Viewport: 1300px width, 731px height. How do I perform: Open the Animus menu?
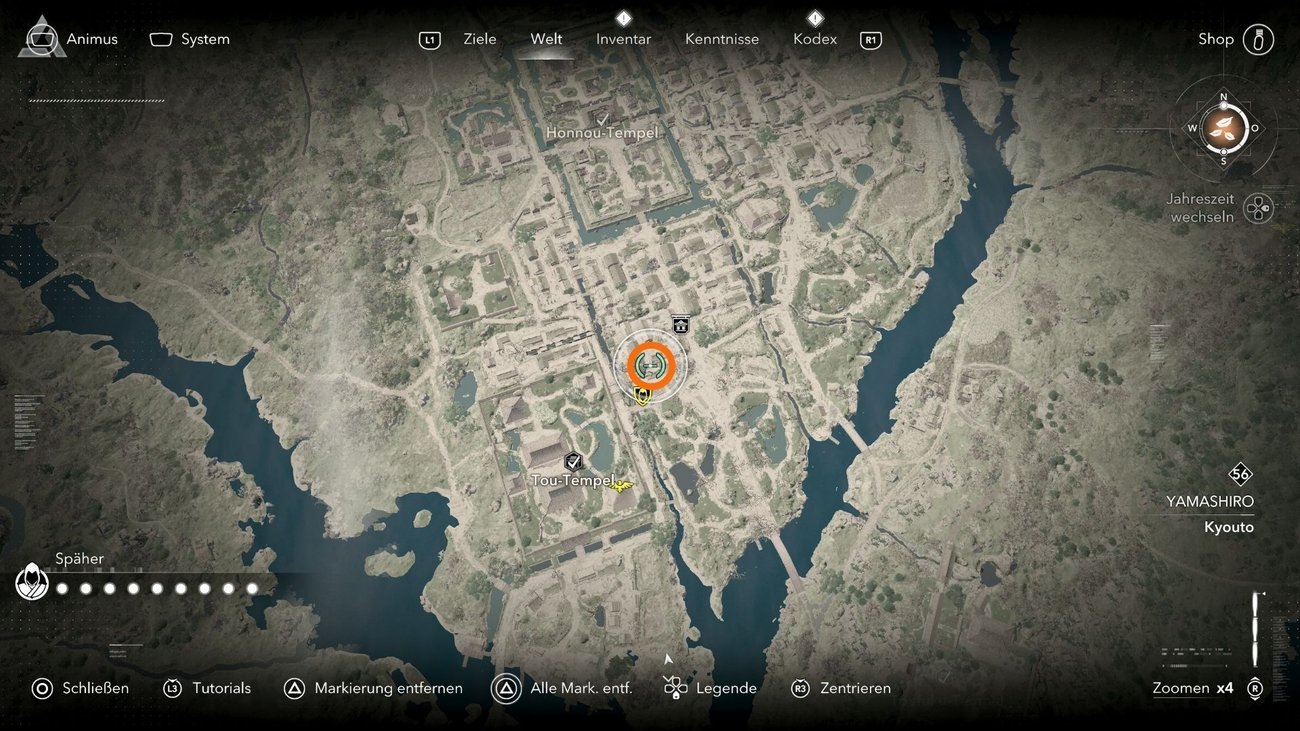pos(68,39)
